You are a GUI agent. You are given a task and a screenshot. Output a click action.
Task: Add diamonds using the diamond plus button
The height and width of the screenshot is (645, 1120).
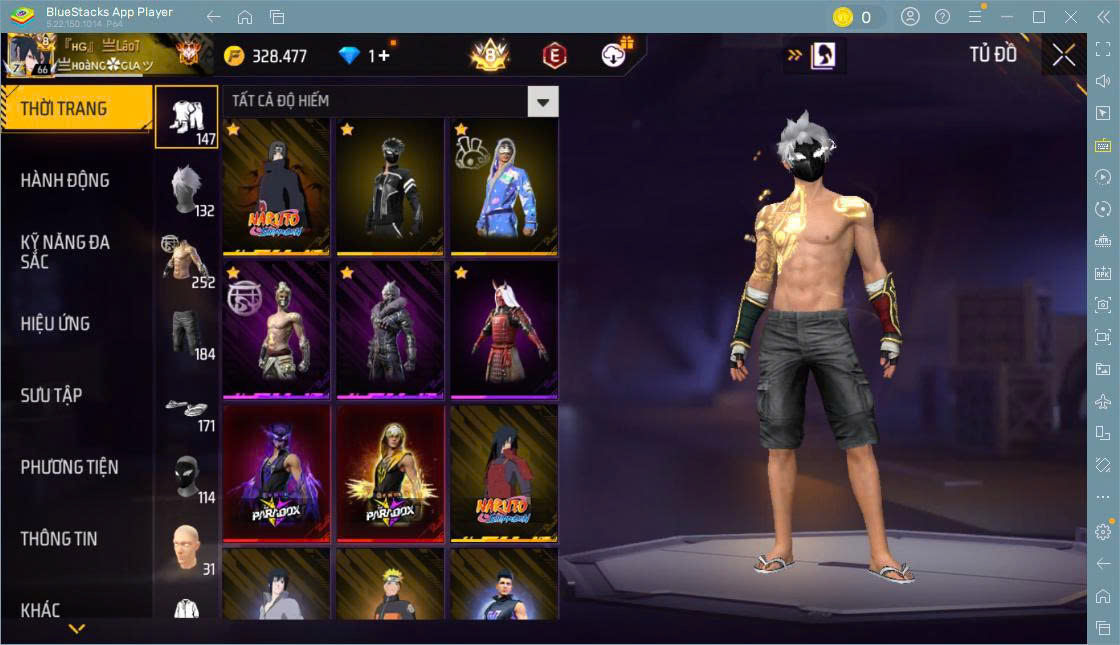[381, 56]
